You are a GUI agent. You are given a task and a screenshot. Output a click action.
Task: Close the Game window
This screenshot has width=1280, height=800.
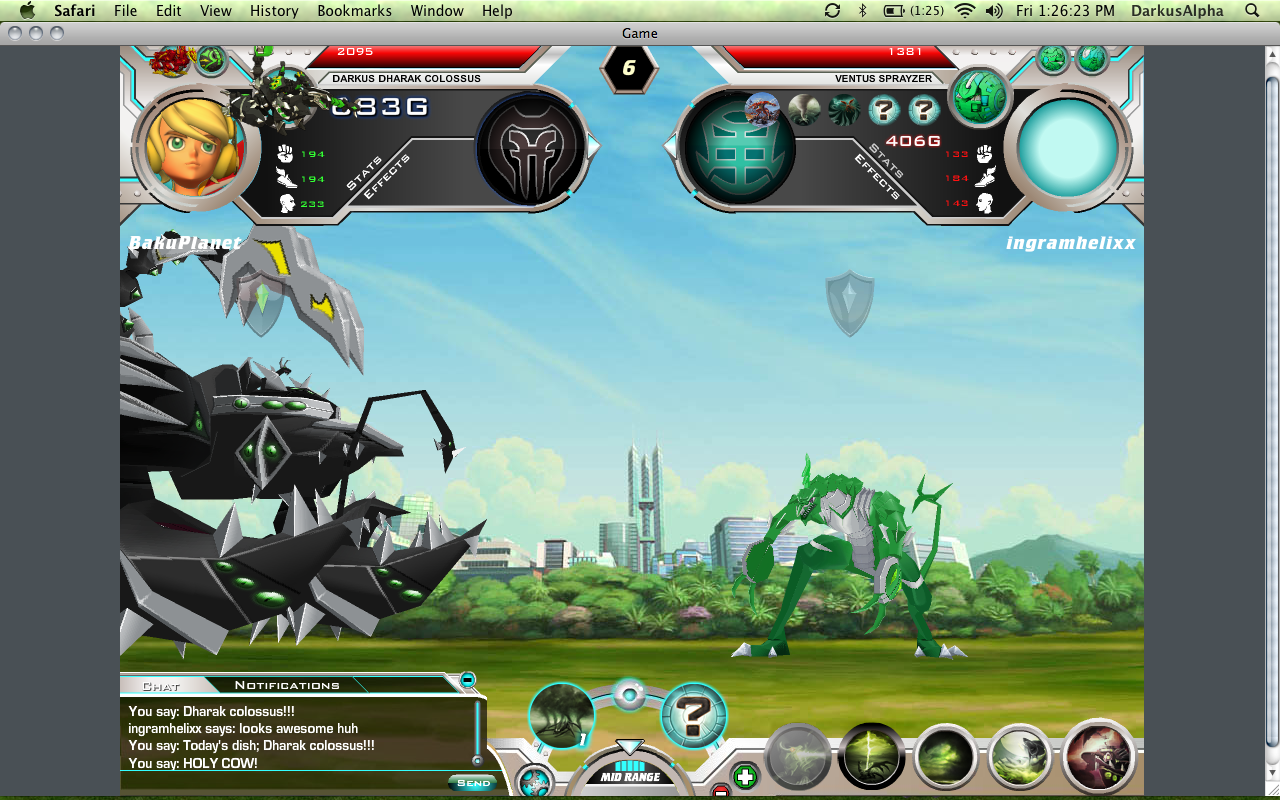click(x=15, y=33)
